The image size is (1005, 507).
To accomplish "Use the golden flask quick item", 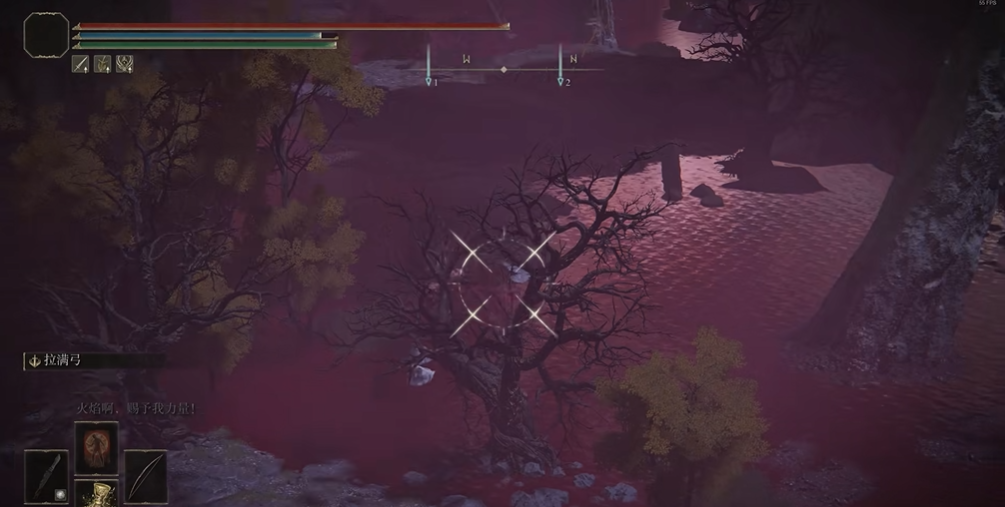I will [x=96, y=493].
